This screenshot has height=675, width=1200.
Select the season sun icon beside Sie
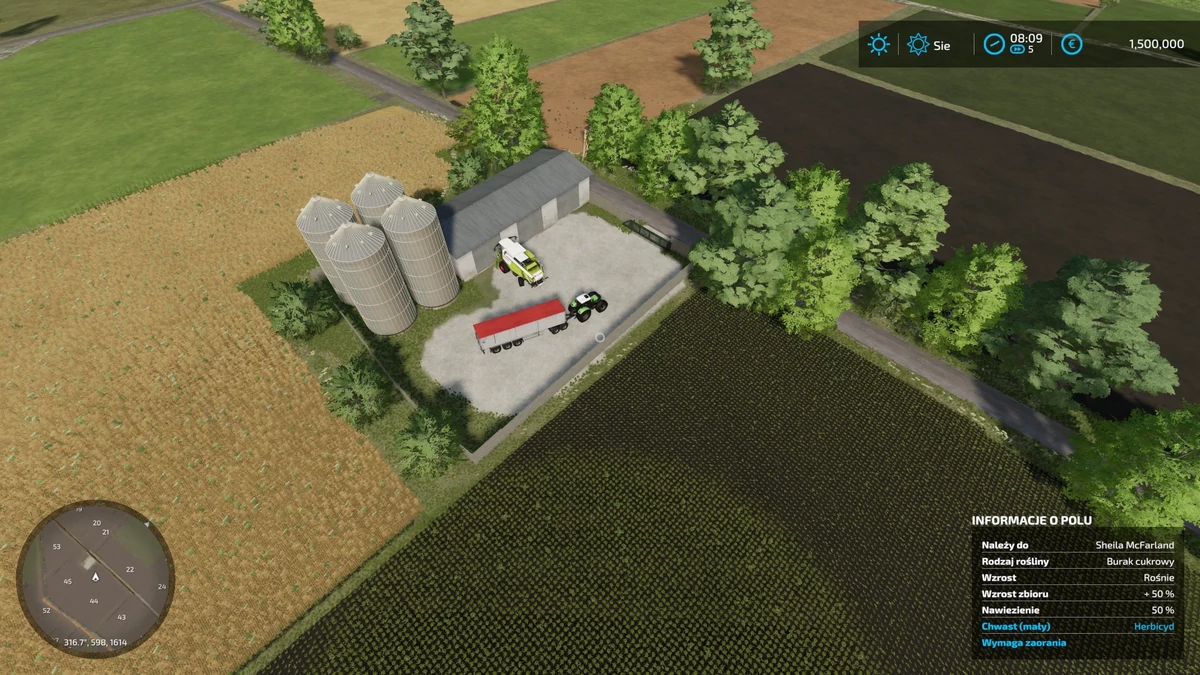[917, 44]
